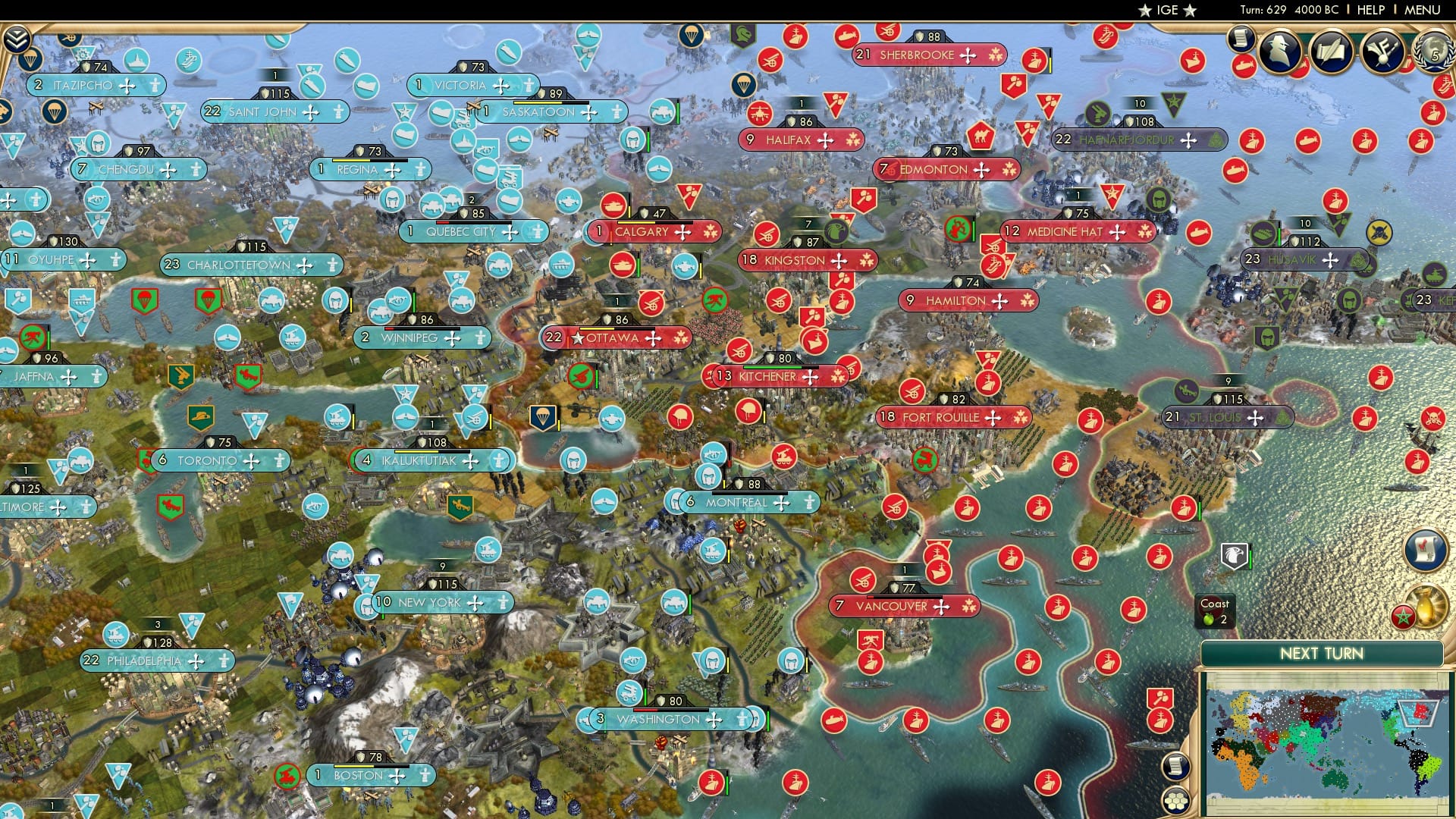Open the IGE editor from the title bar
The width and height of the screenshot is (1456, 819).
tap(1168, 10)
